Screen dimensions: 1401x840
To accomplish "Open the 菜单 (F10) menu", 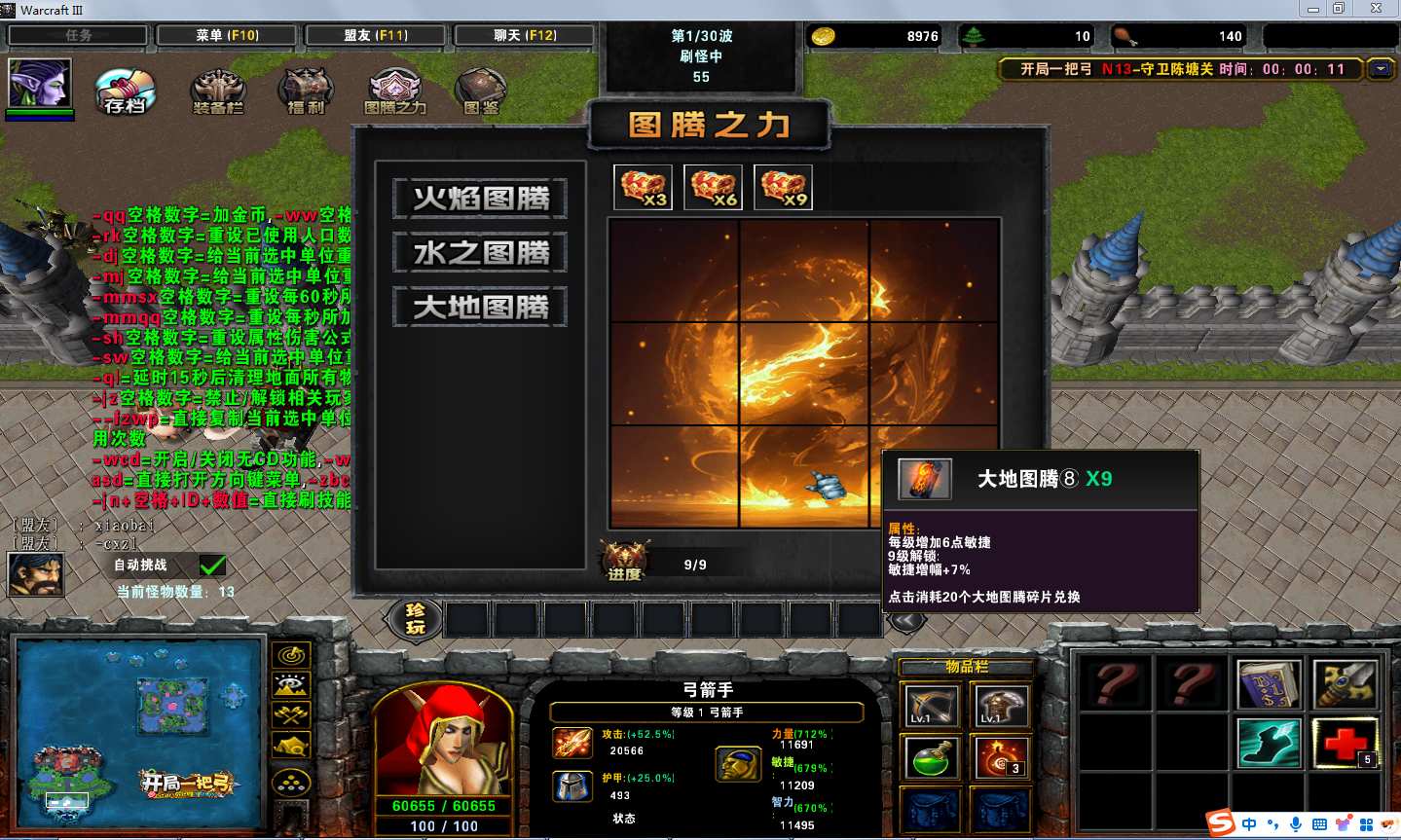I will tap(227, 35).
